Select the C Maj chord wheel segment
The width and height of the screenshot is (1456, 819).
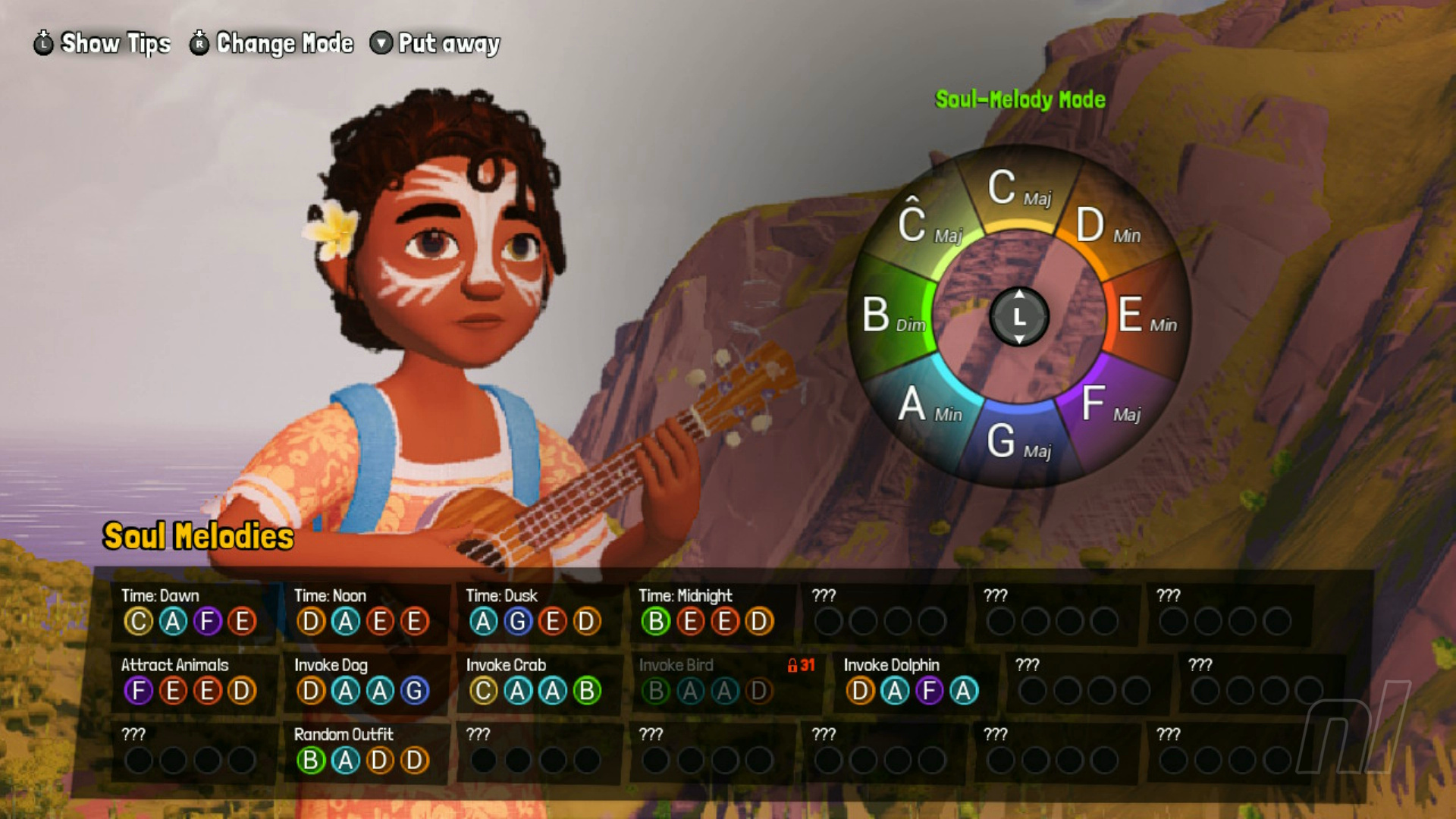point(1018,188)
